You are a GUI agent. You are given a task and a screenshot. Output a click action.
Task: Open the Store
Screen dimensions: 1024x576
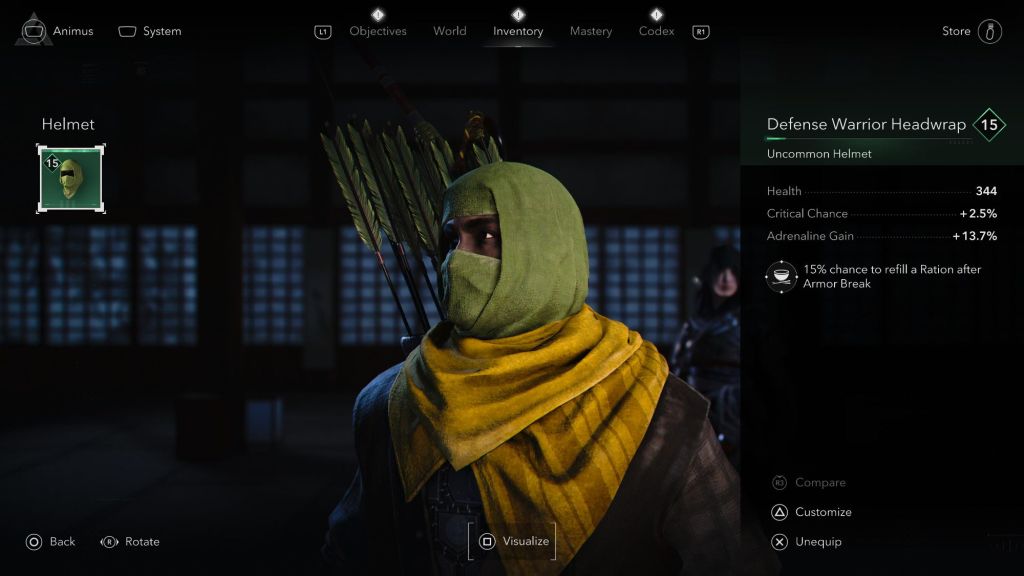[x=971, y=31]
